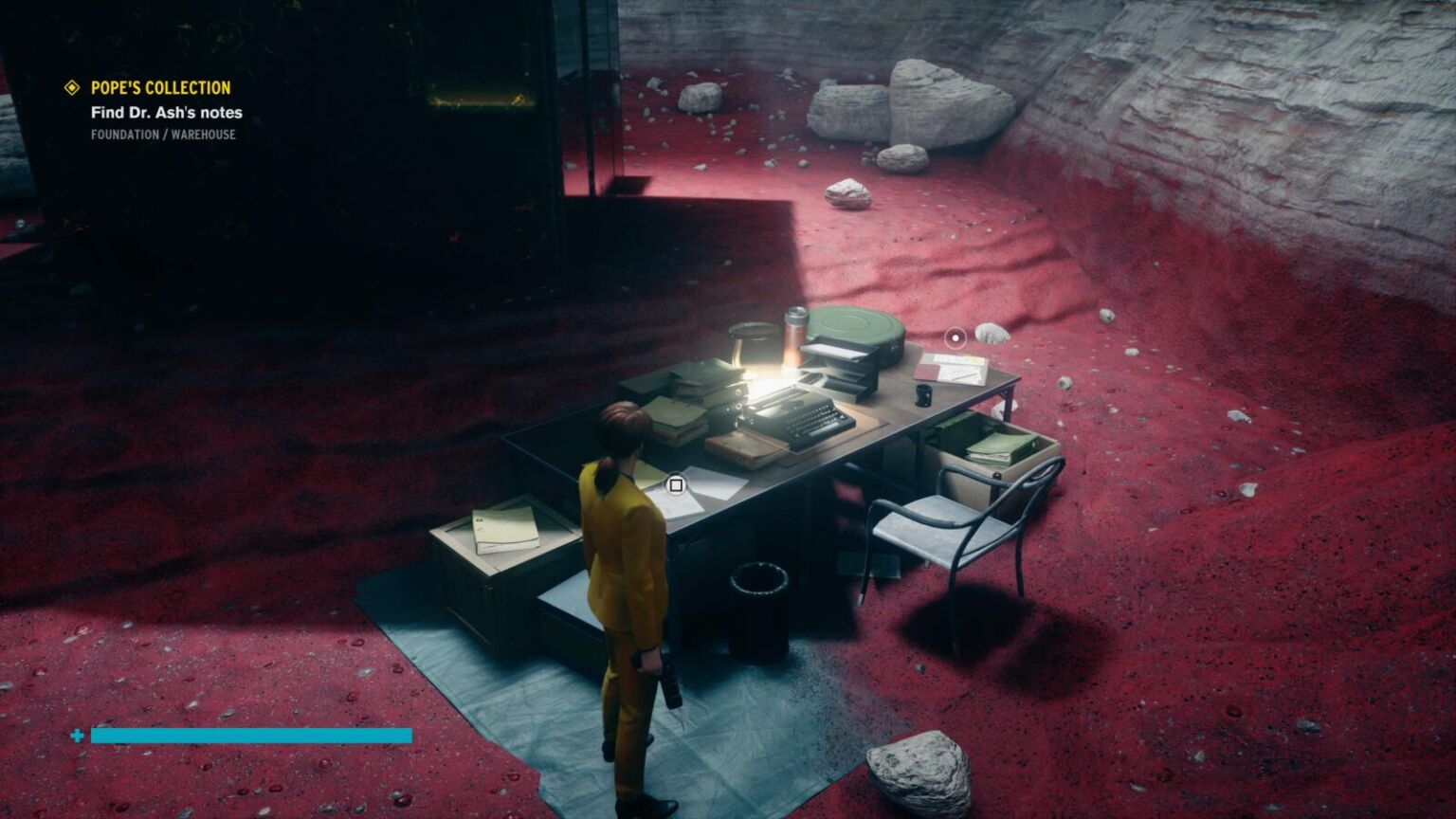This screenshot has height=819, width=1456.
Task: Click the circular collectible marker beside the desk
Action: click(955, 337)
